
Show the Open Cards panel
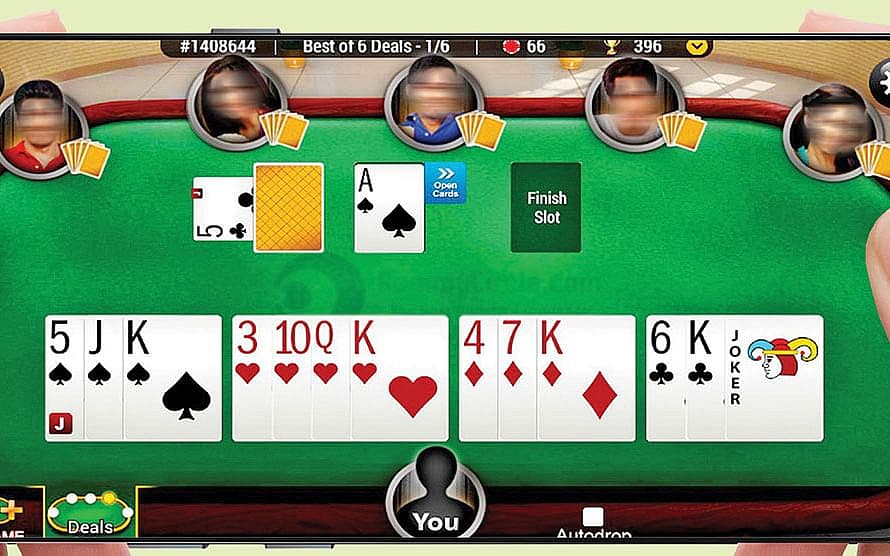445,184
